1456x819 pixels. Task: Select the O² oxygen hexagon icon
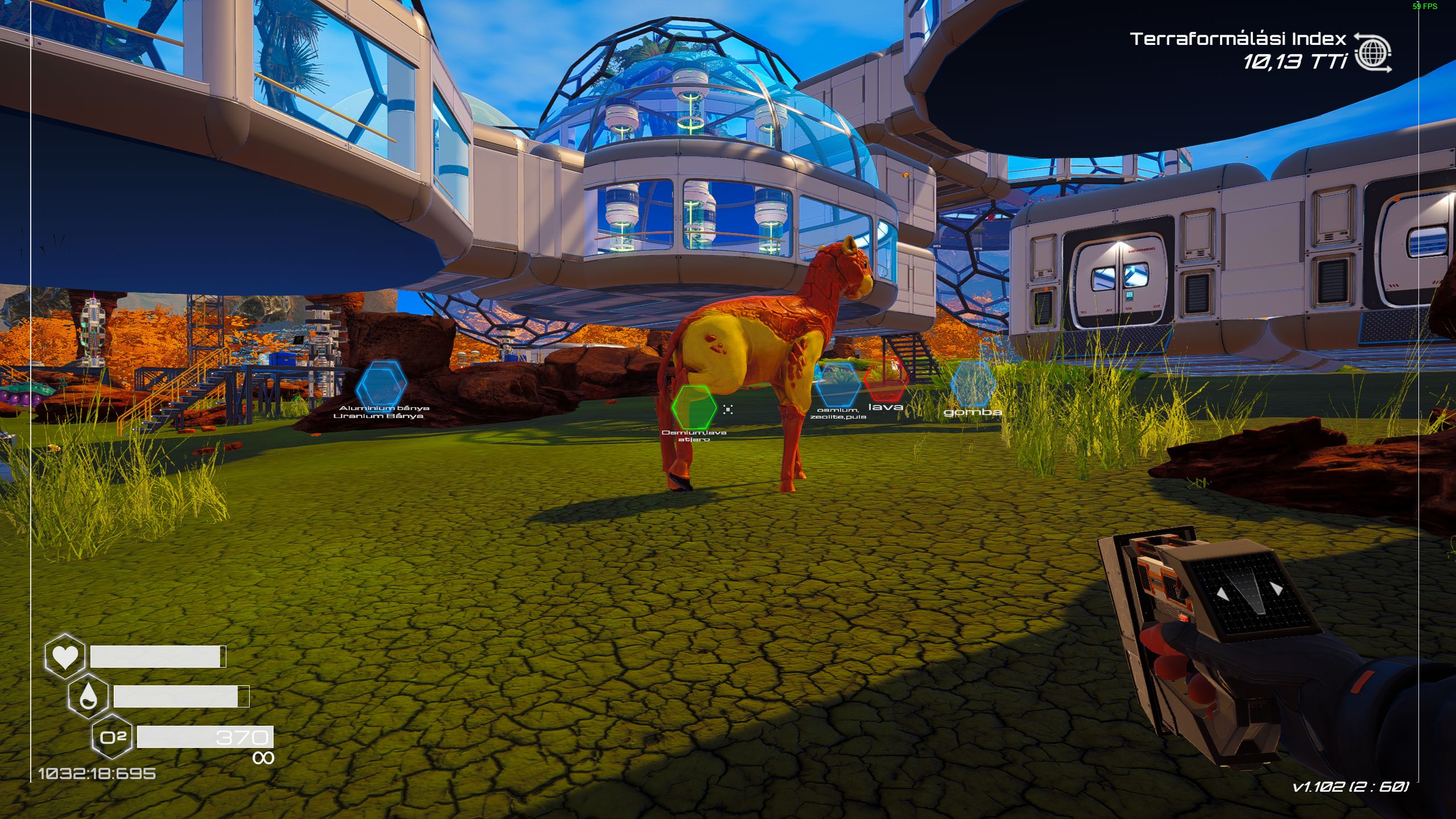113,738
